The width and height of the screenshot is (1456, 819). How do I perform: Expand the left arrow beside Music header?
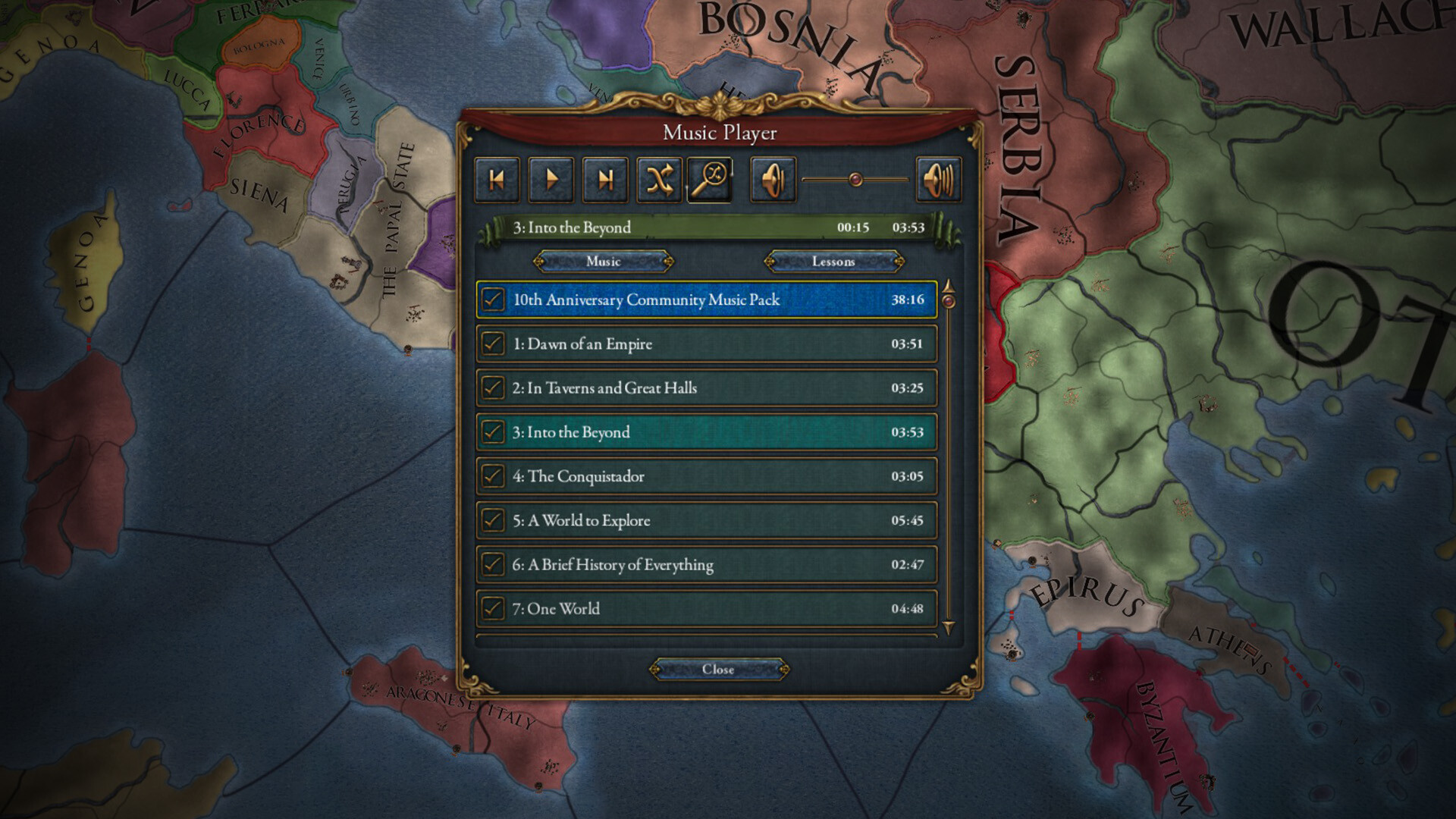click(x=540, y=262)
